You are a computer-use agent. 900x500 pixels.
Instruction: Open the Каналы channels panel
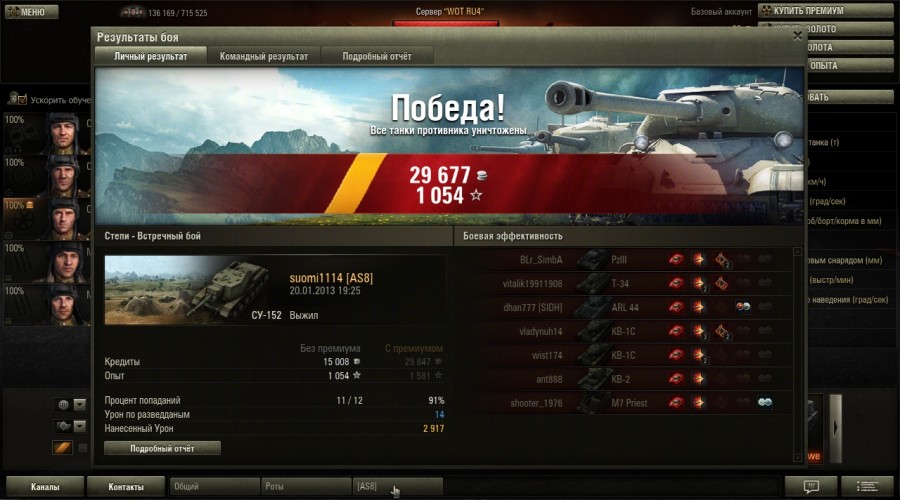(43, 487)
